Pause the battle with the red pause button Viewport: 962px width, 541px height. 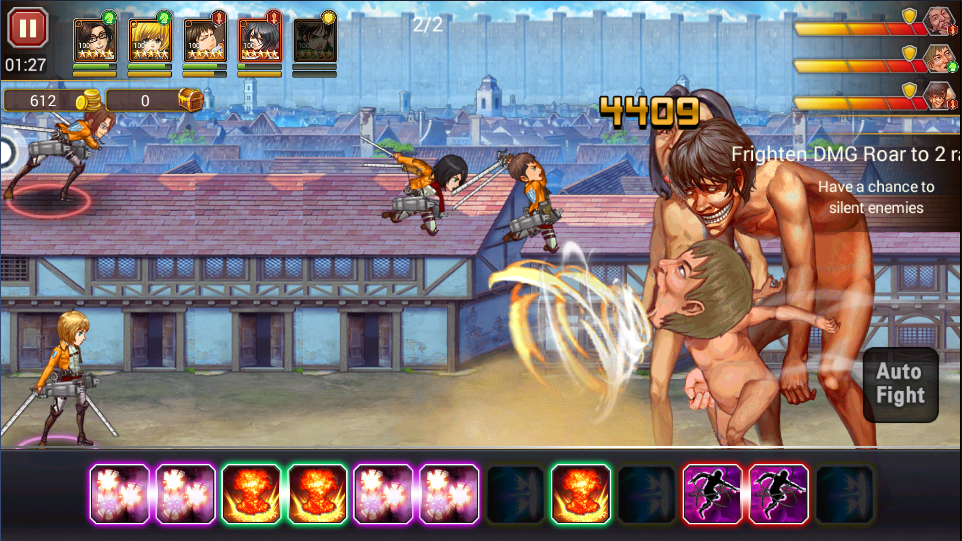27,28
